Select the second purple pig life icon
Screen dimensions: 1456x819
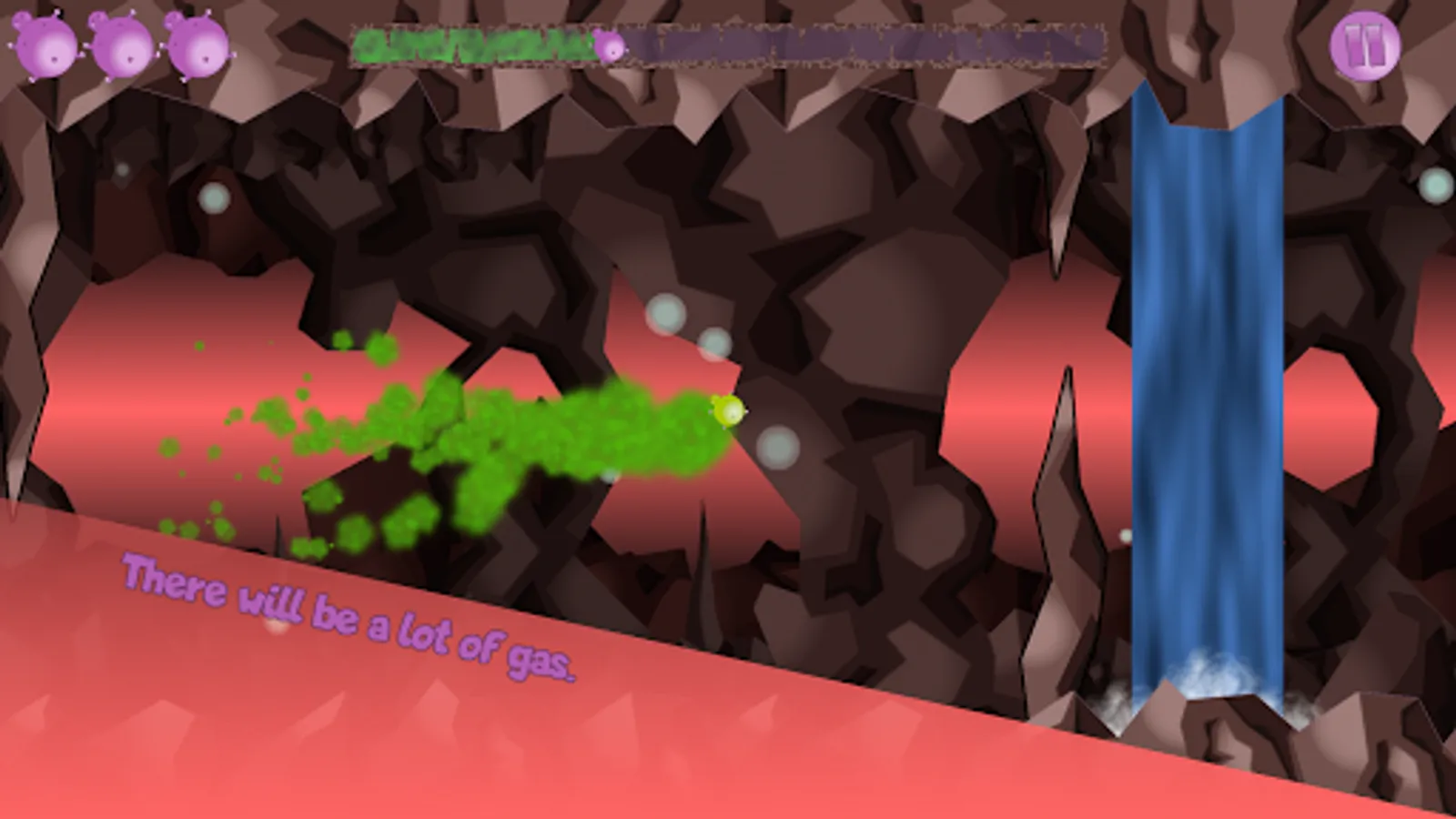pos(121,44)
